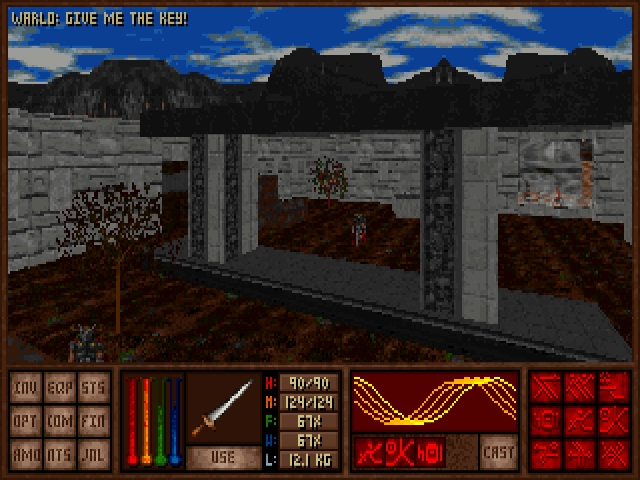The width and height of the screenshot is (640, 480).
Task: Open the AMO panel
Action: (26, 453)
